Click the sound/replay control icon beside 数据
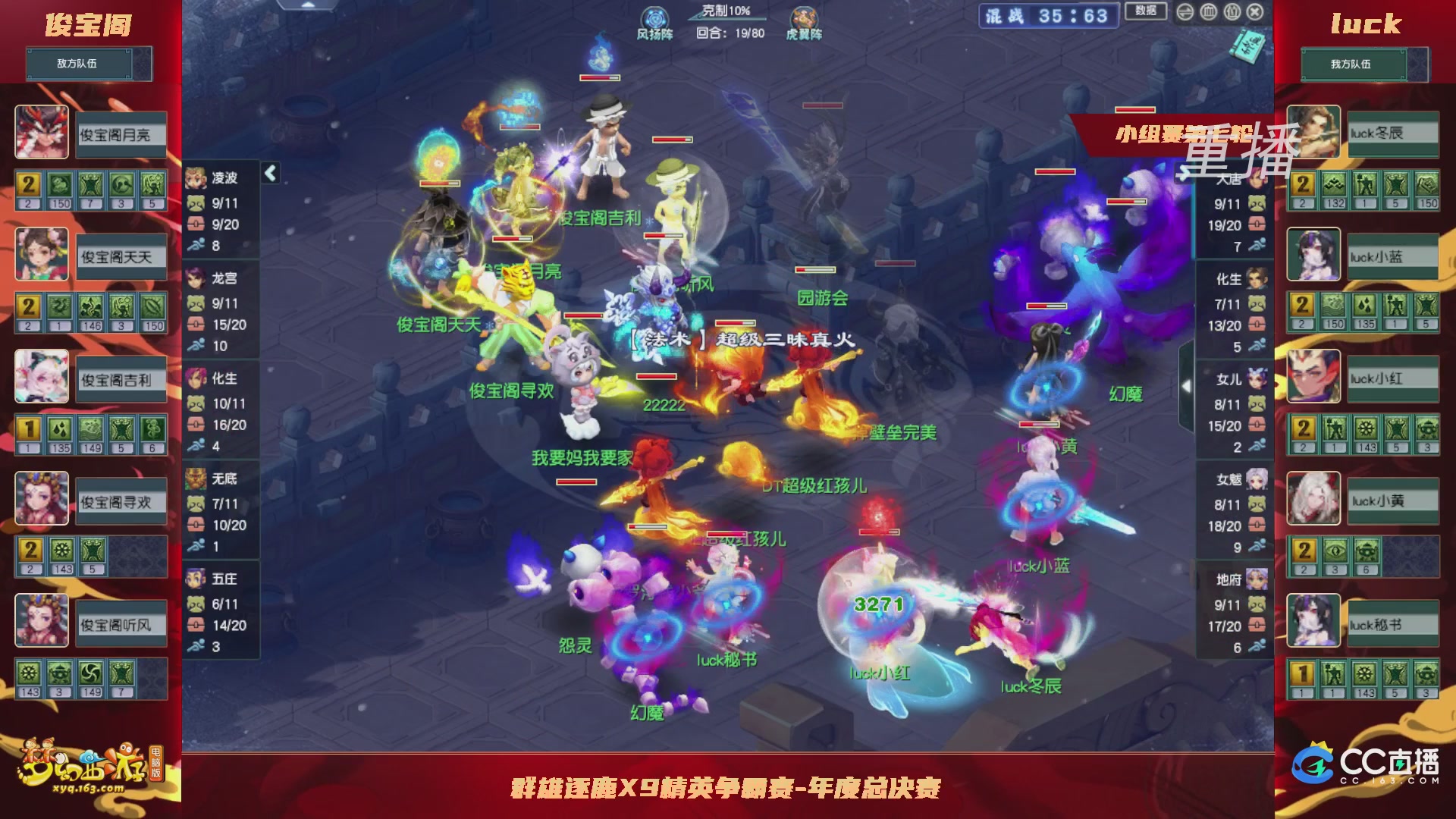 pos(1185,12)
